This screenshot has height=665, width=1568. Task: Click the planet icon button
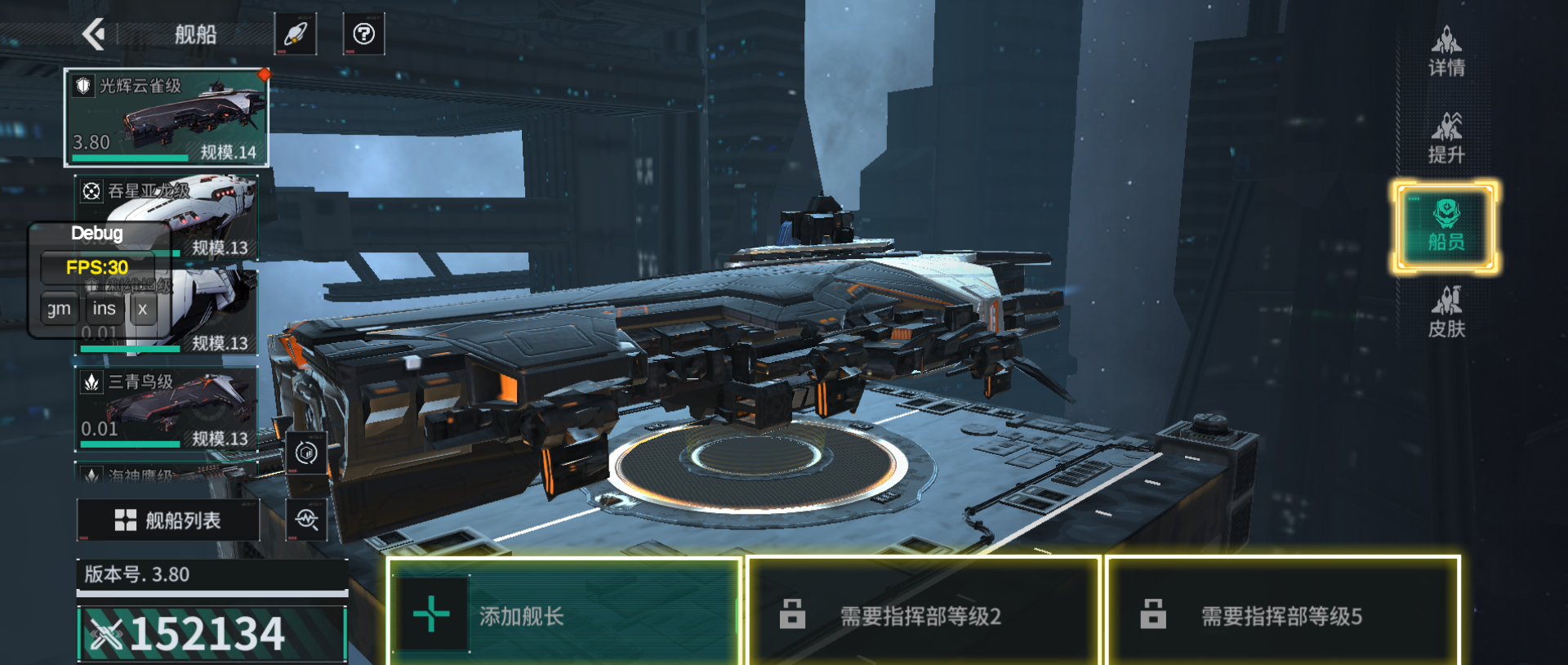point(295,34)
